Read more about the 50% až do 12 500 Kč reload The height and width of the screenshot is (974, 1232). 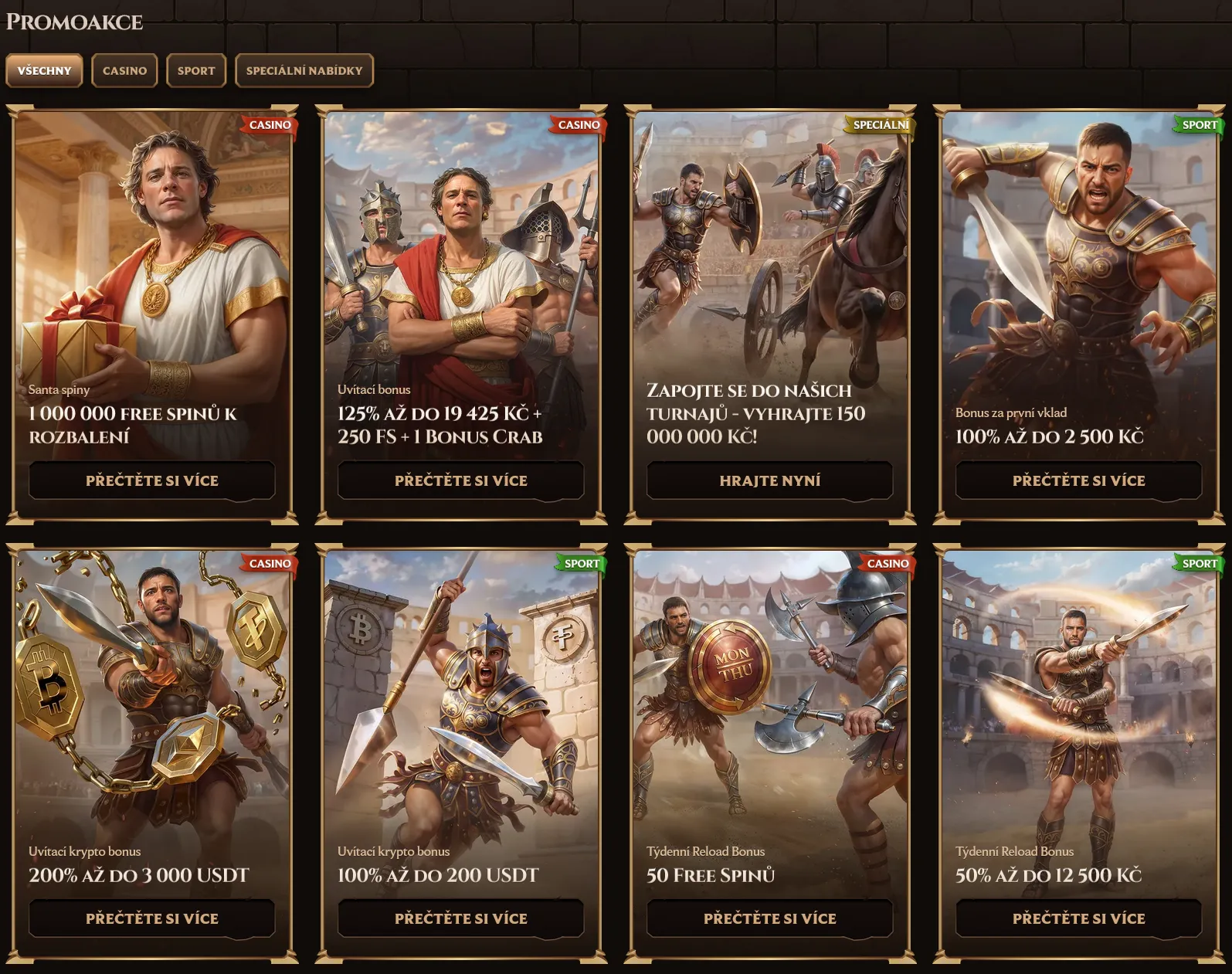pyautogui.click(x=1079, y=918)
